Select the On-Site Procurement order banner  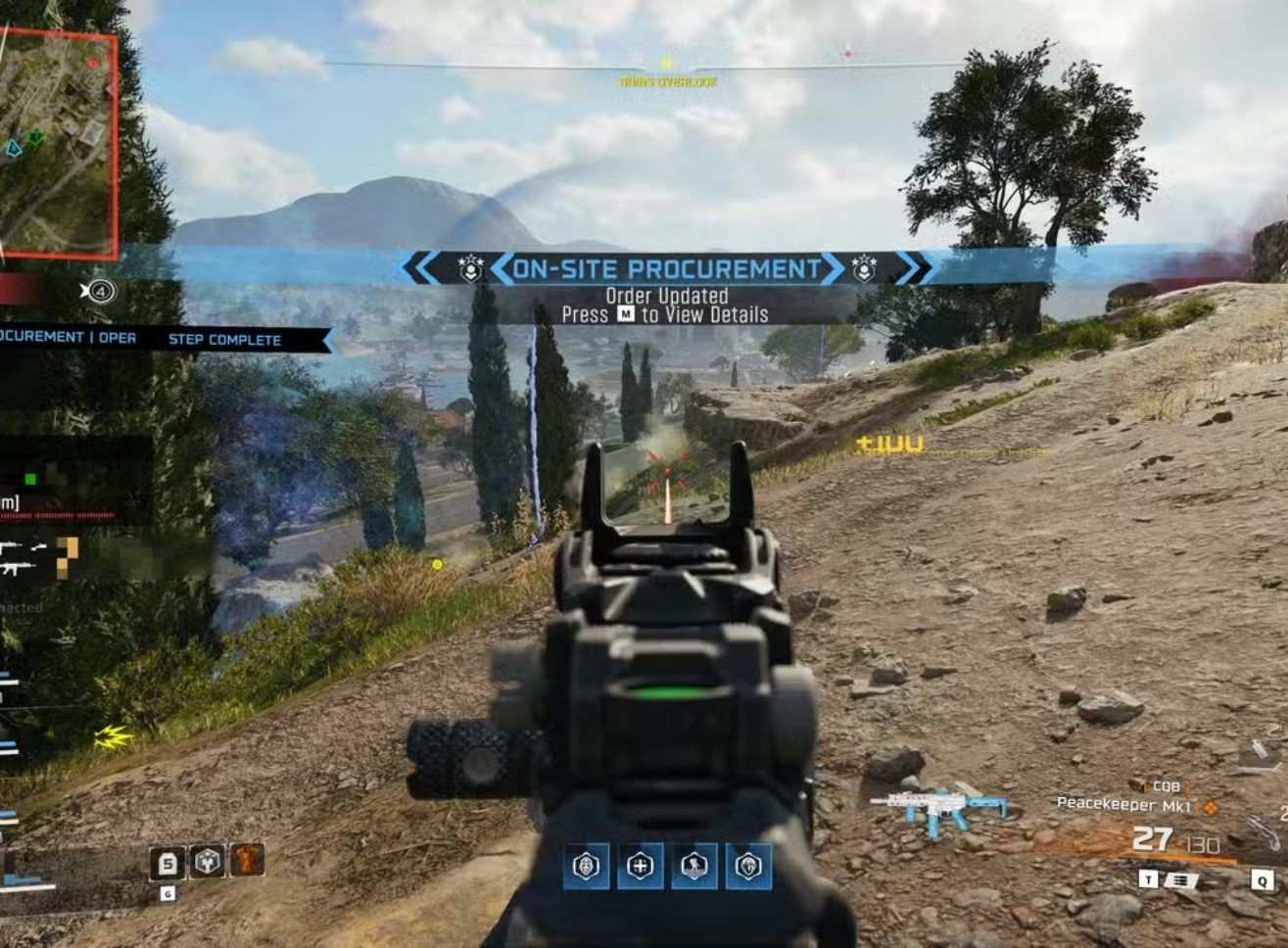click(x=666, y=269)
